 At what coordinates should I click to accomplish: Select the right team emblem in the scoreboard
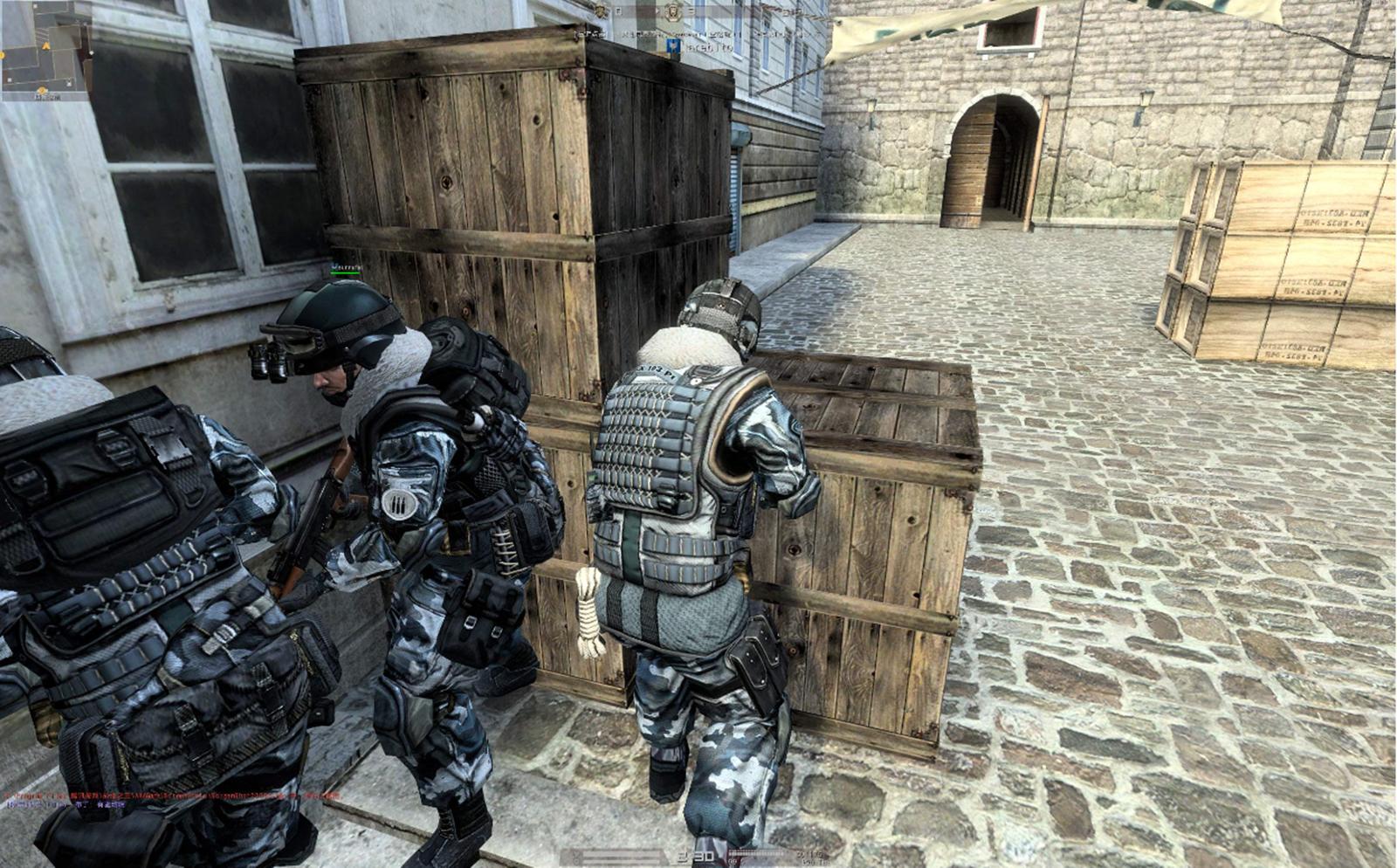(672, 12)
